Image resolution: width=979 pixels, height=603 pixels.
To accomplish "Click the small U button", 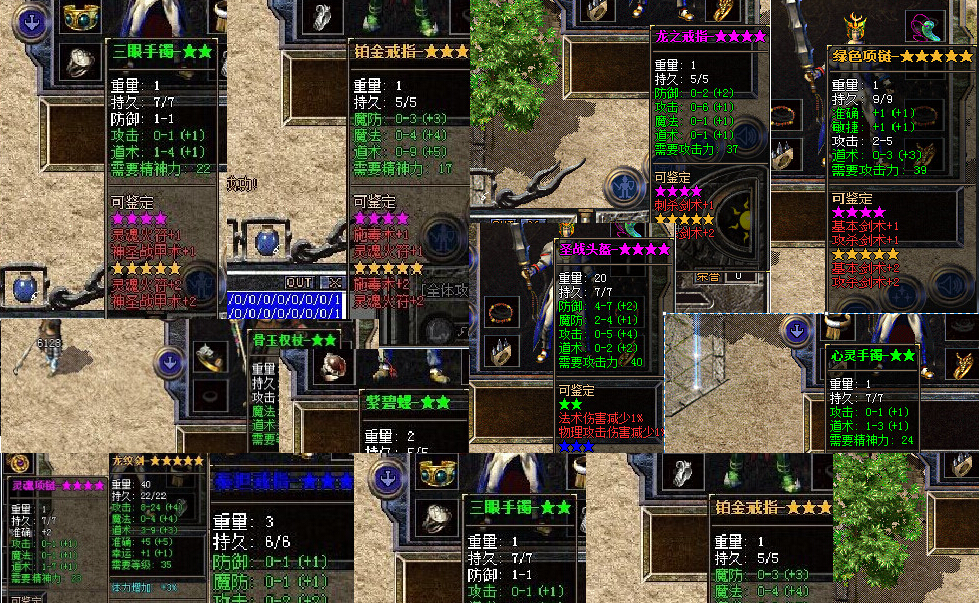I will pyautogui.click(x=739, y=276).
